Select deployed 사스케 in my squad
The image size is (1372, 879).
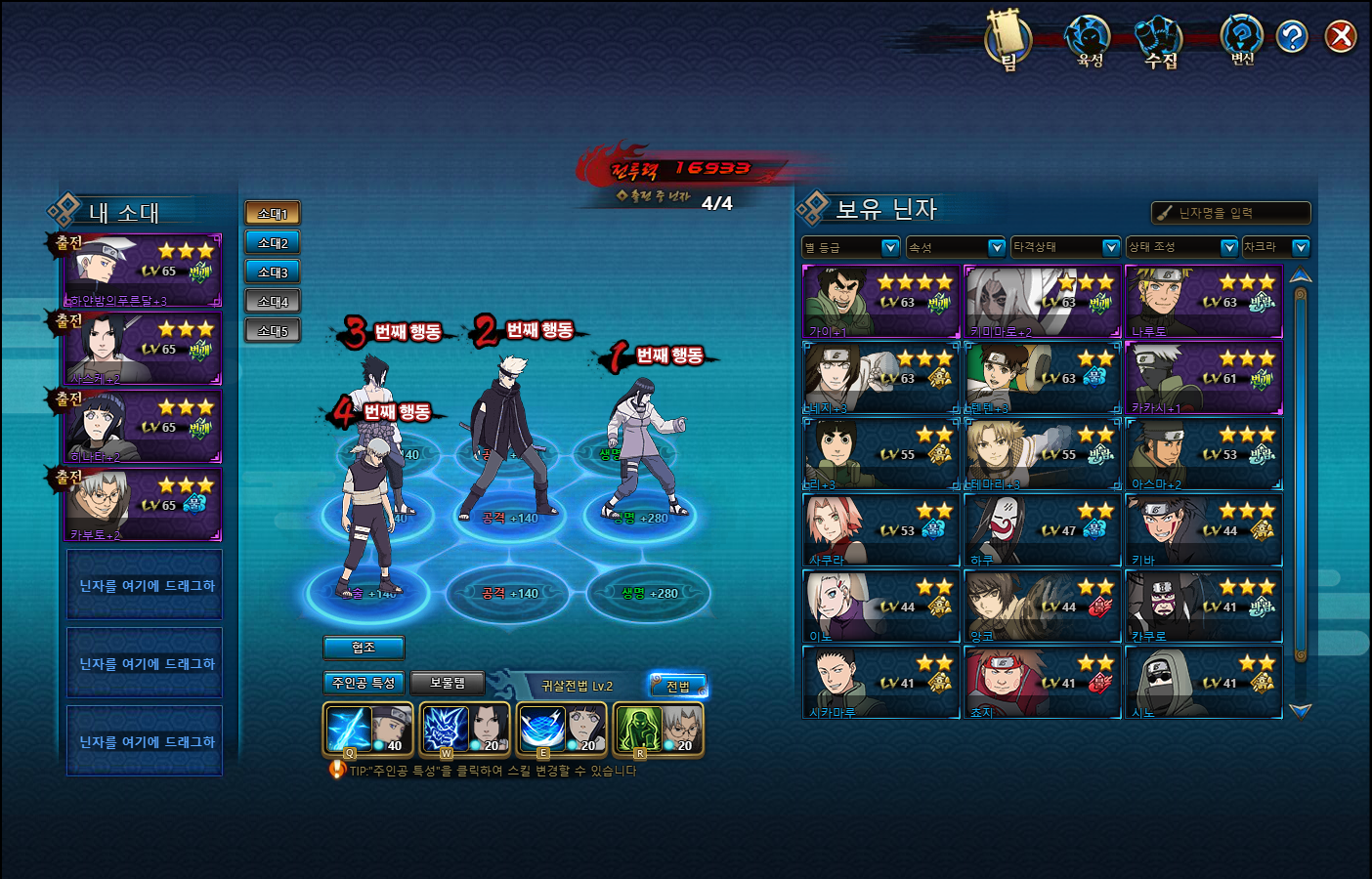144,349
